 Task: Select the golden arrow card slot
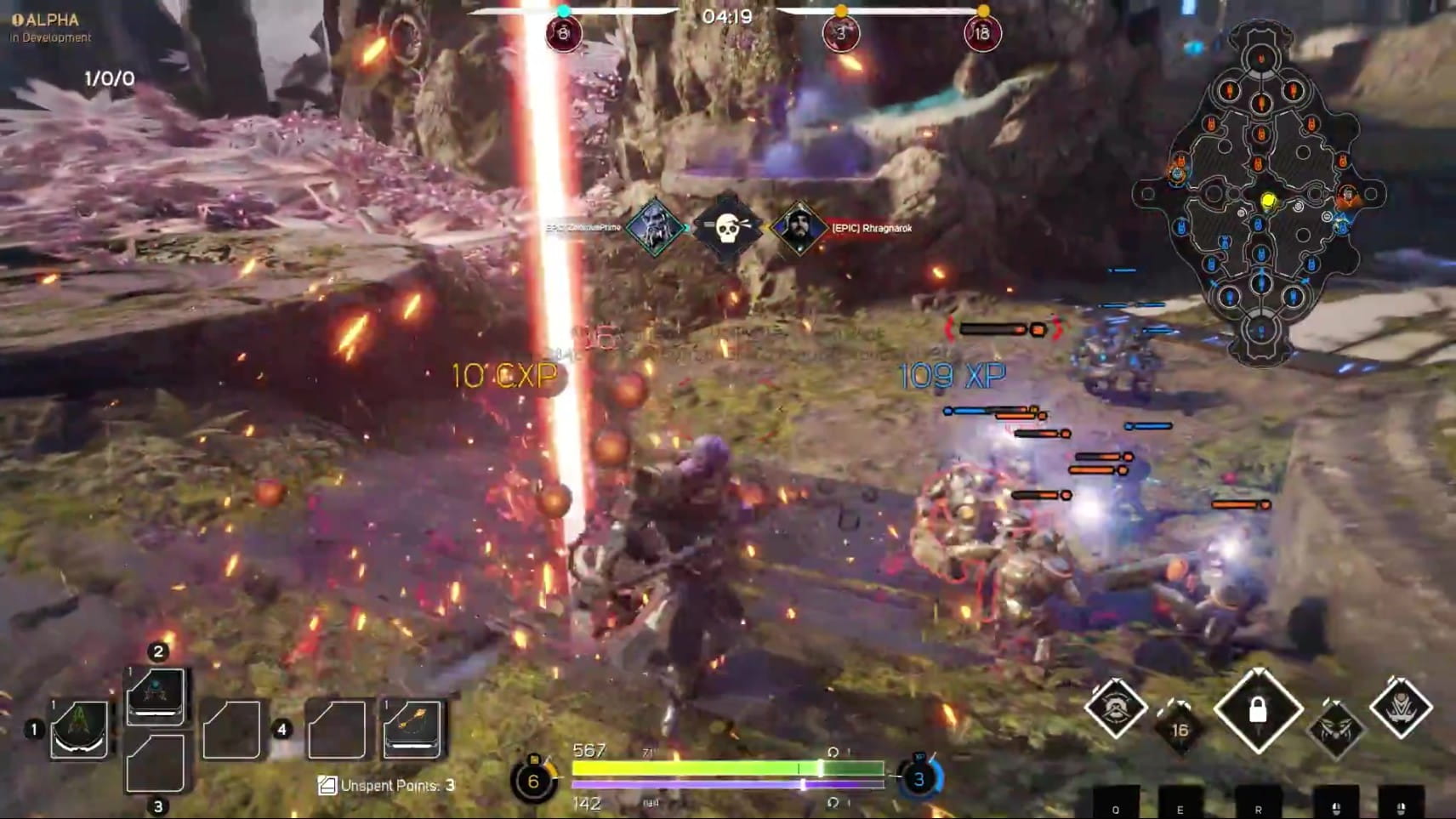coord(412,729)
